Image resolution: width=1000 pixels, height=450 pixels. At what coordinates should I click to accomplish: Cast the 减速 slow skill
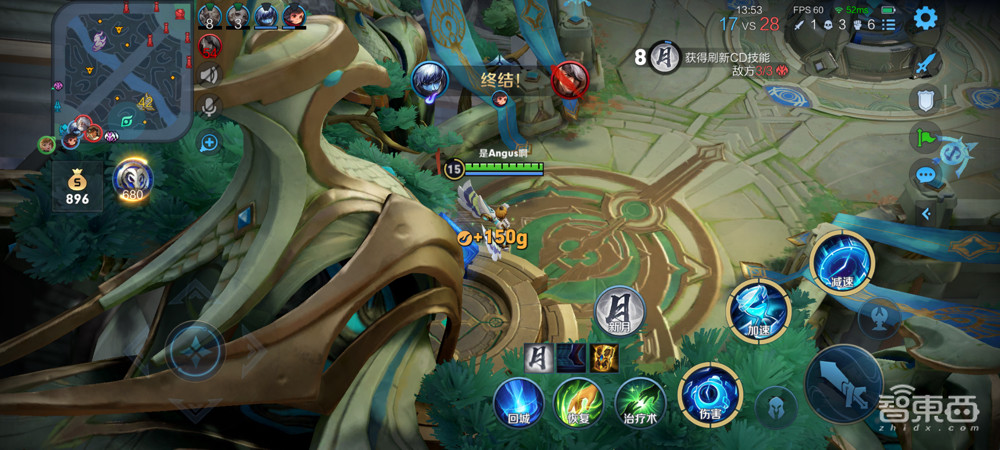pyautogui.click(x=842, y=260)
